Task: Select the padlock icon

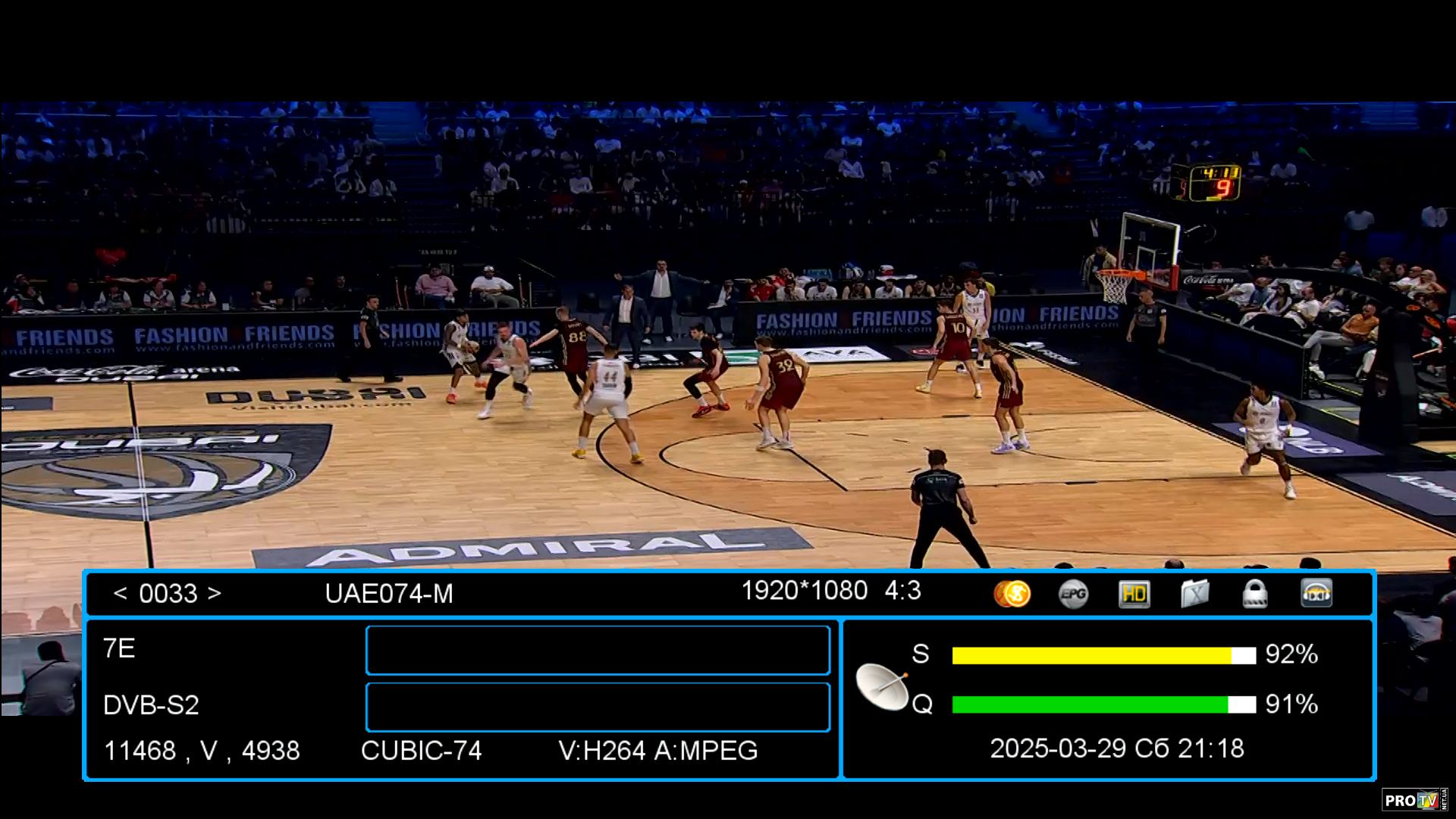Action: [x=1255, y=594]
